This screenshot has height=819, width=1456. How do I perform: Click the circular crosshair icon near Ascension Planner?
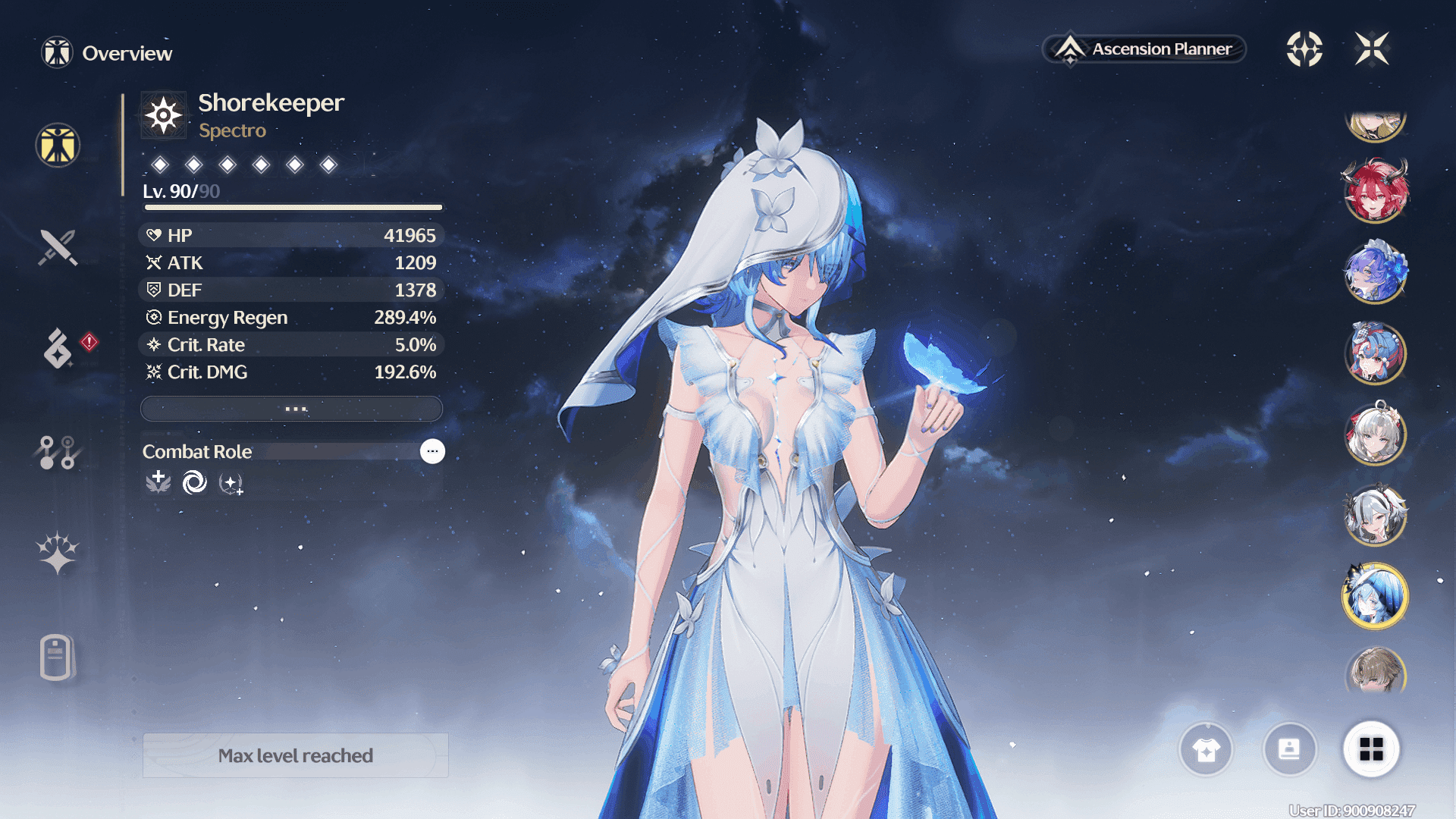1304,49
